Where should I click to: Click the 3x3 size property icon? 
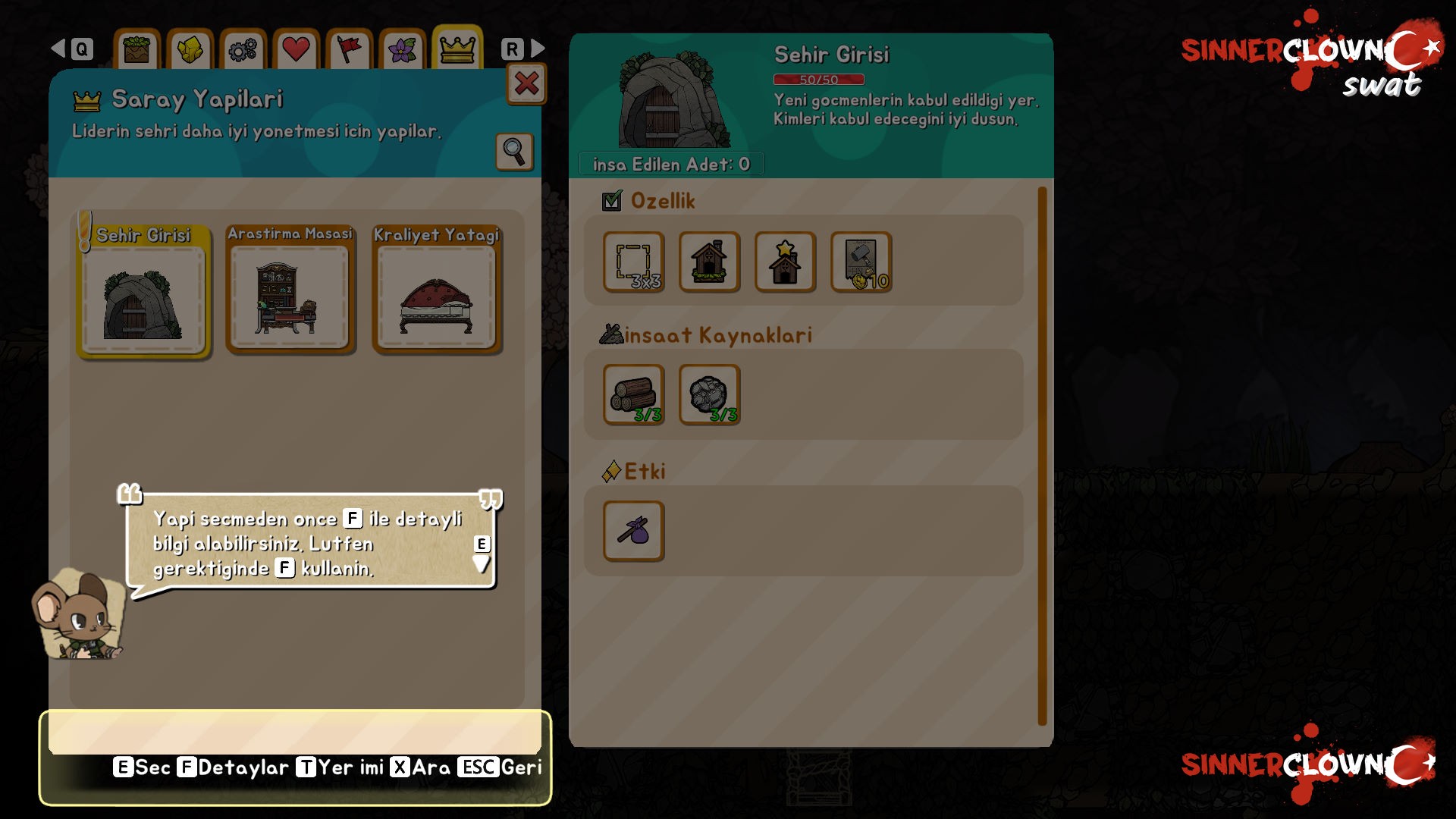(x=634, y=262)
